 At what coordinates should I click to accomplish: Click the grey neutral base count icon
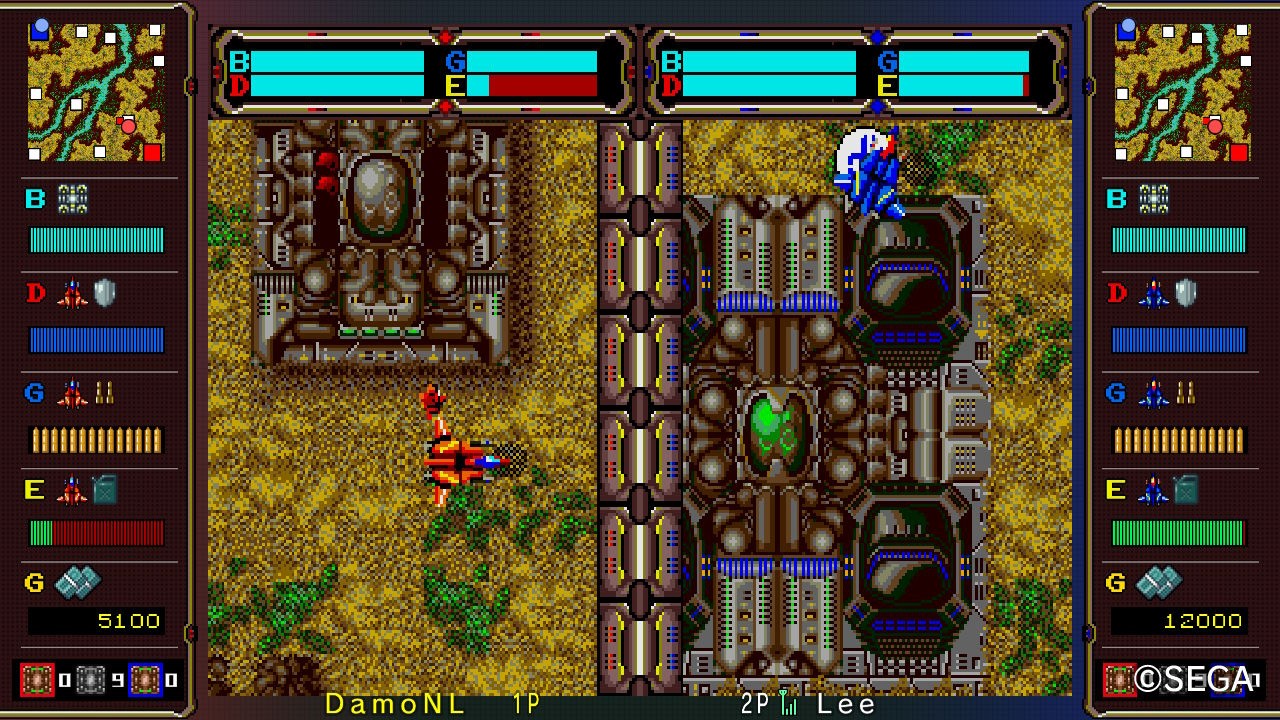click(x=92, y=680)
